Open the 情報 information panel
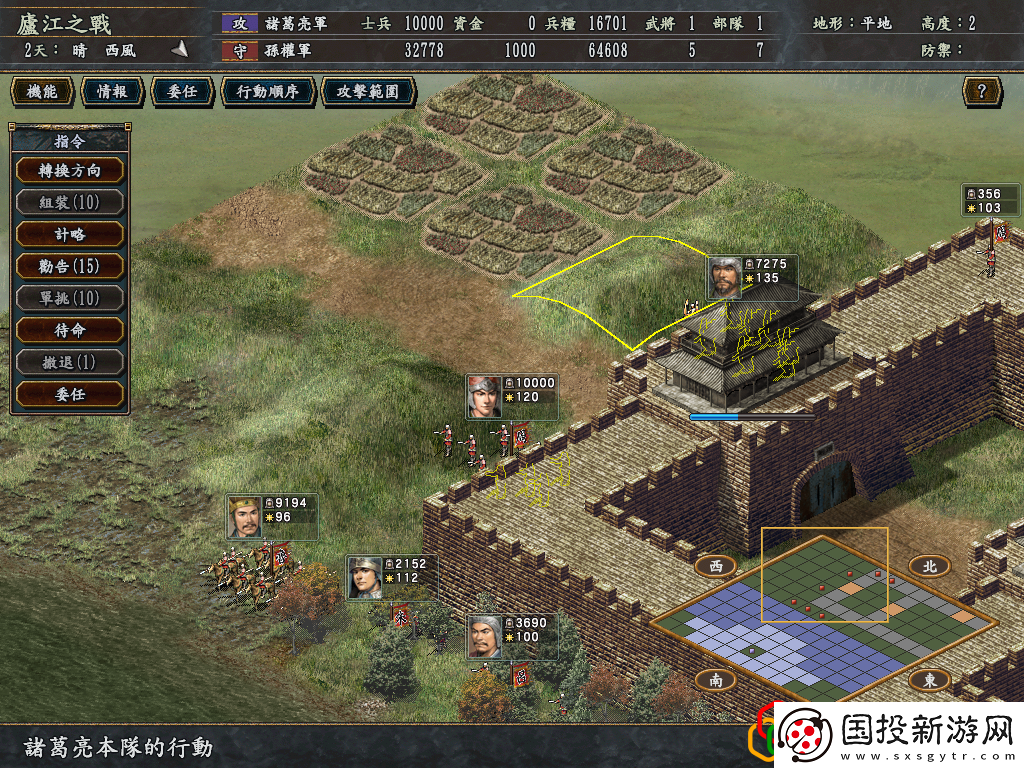 coord(112,92)
